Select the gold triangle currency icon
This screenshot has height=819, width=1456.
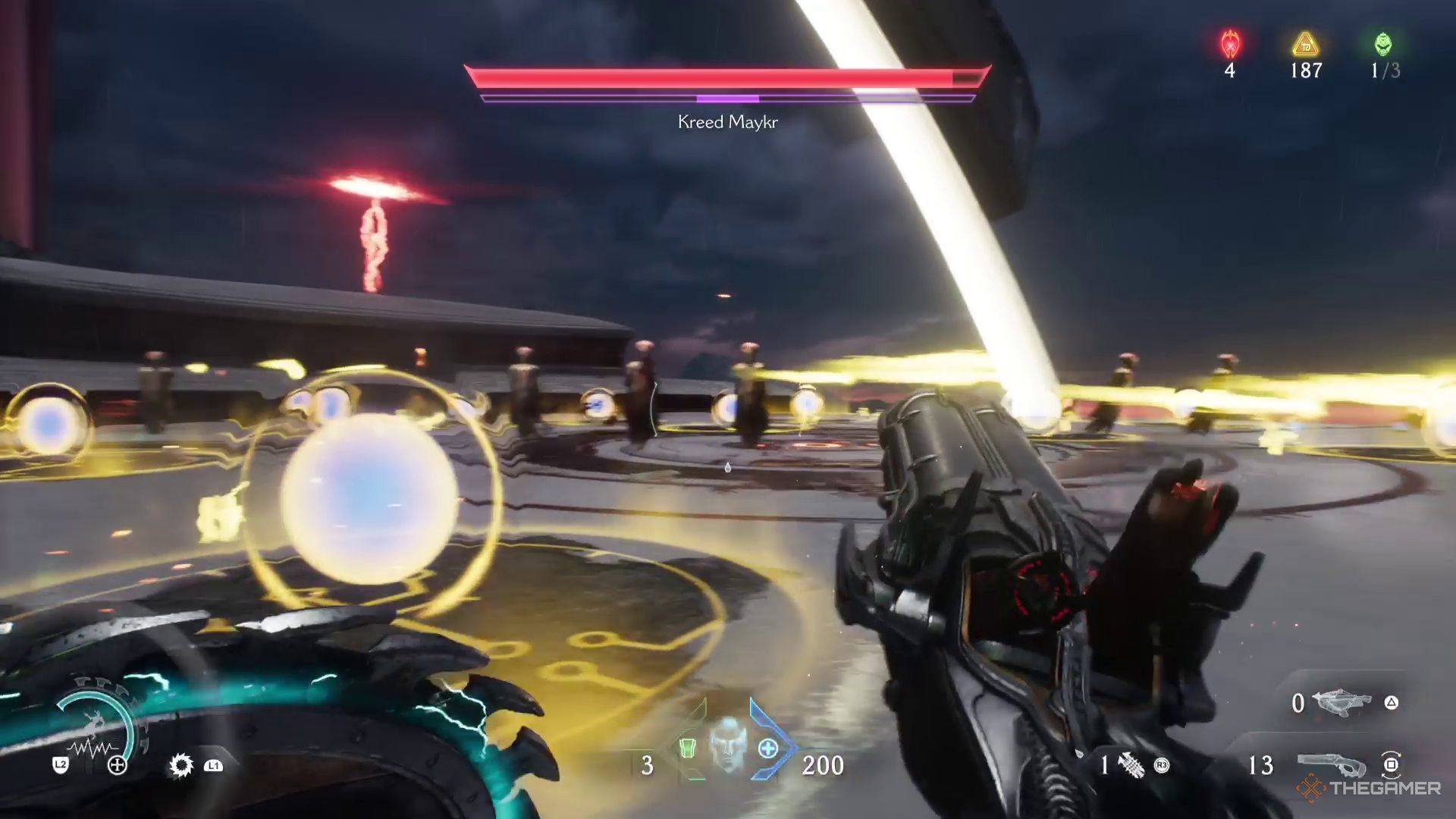1306,45
